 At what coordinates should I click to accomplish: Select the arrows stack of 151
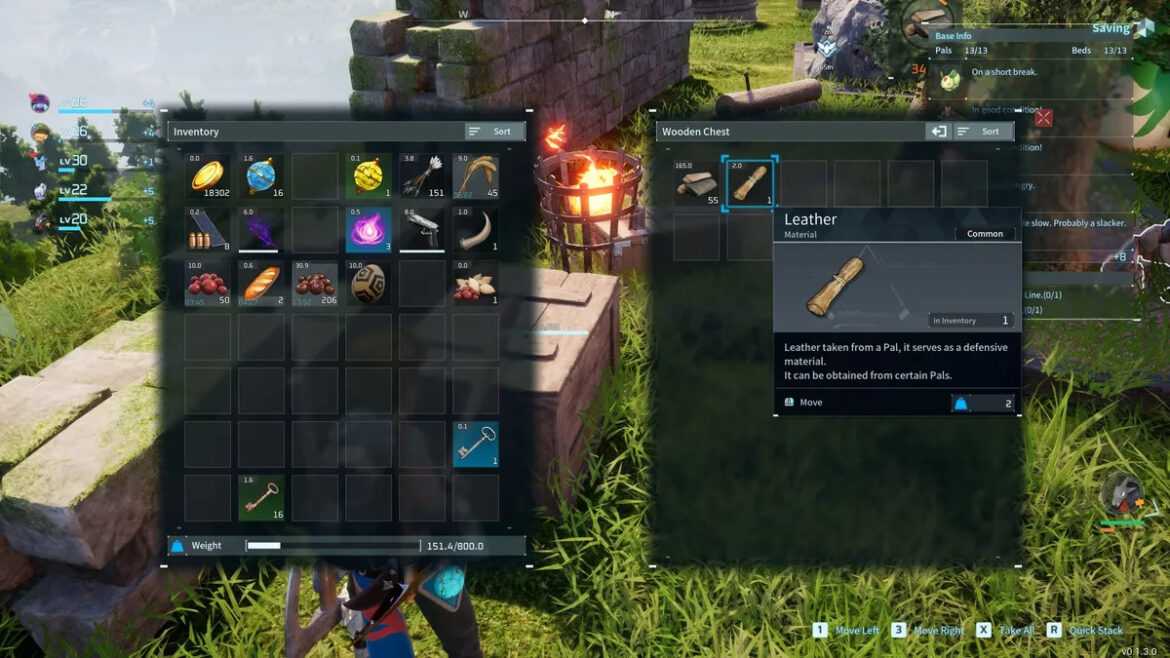422,177
